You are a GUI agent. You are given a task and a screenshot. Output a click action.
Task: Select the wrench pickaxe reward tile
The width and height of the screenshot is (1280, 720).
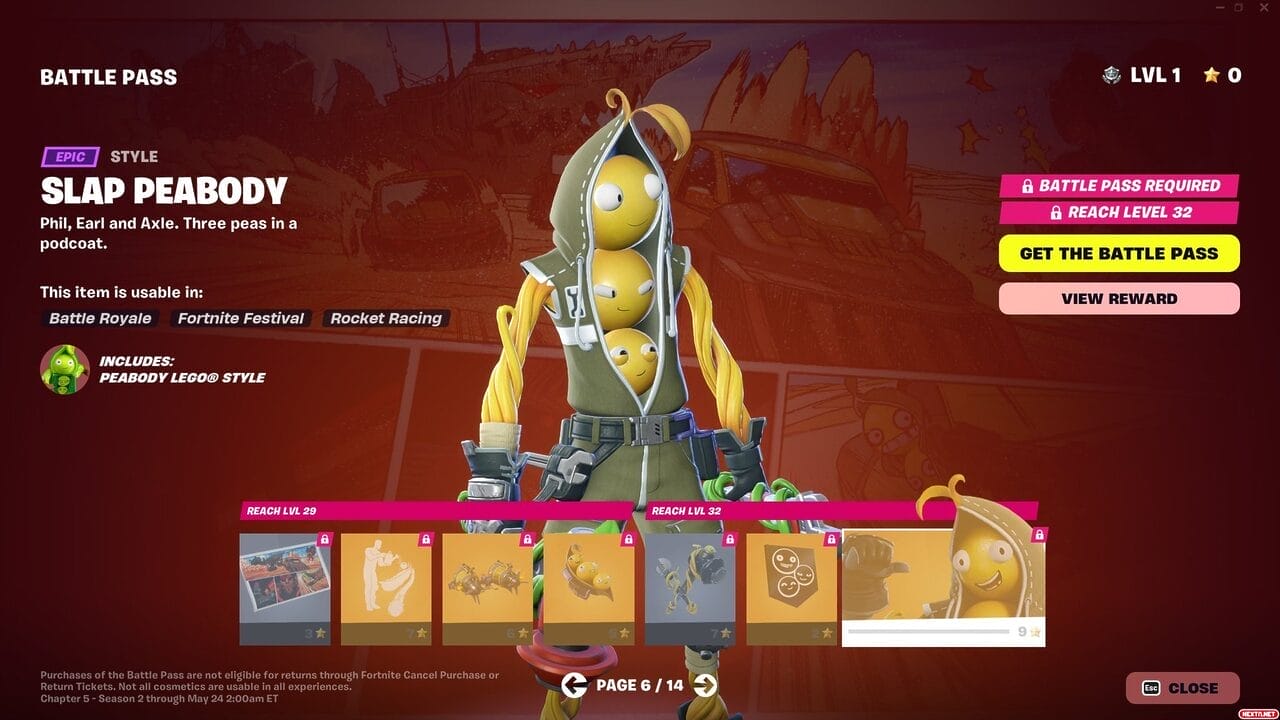(x=690, y=588)
